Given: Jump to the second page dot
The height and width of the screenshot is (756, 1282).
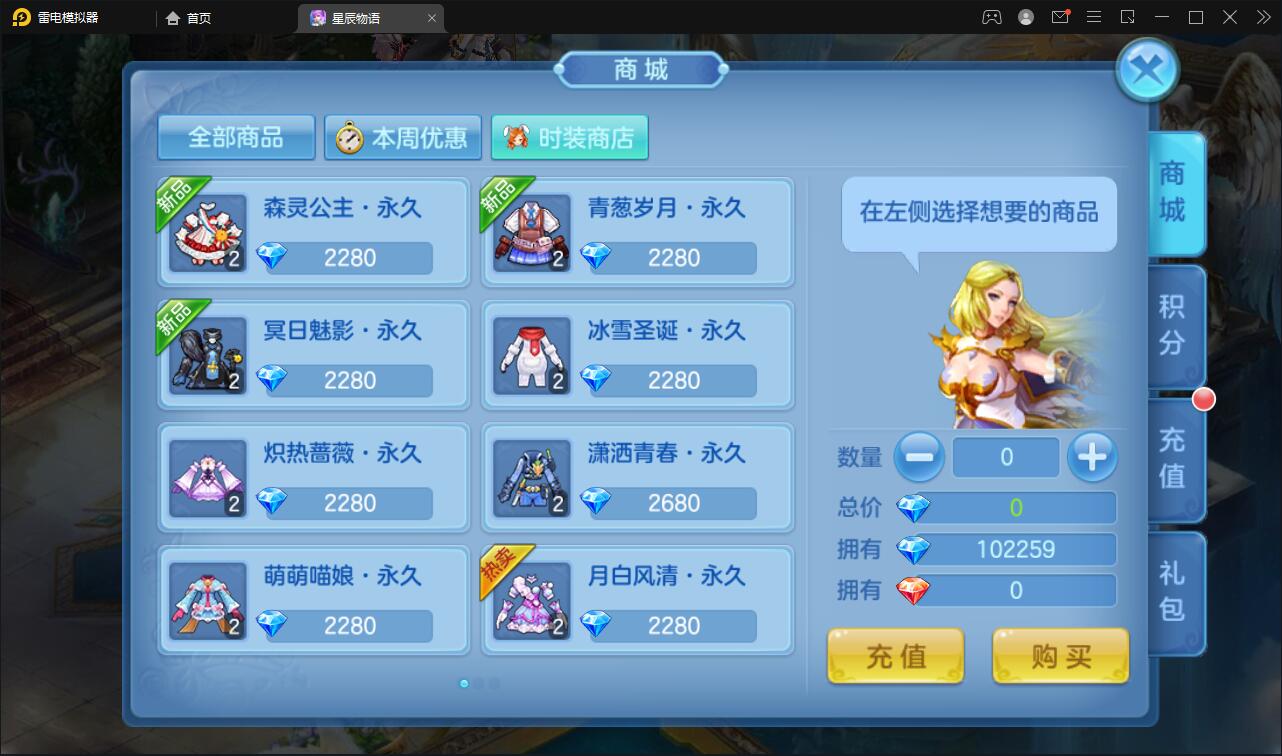Looking at the screenshot, I should [x=479, y=682].
